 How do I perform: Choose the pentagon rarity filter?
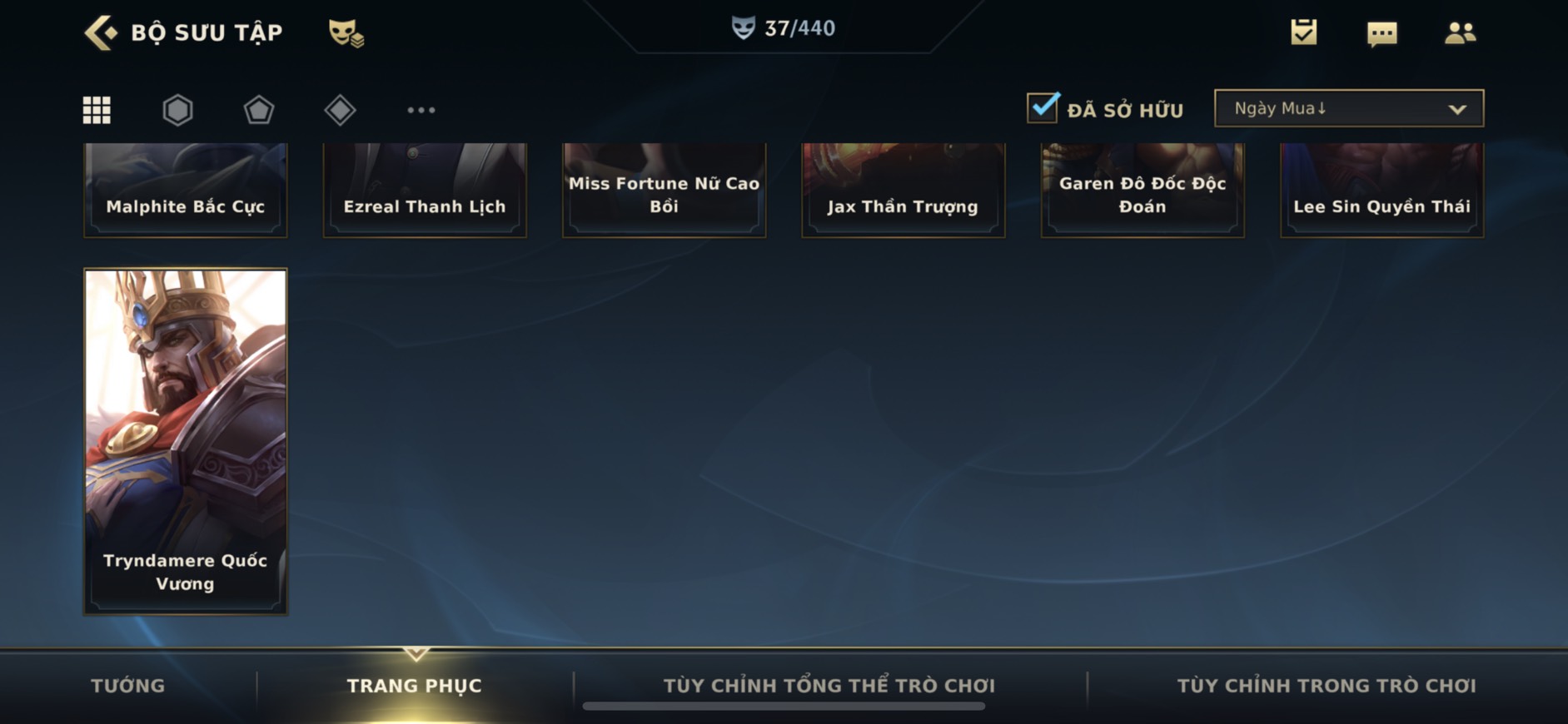(258, 110)
